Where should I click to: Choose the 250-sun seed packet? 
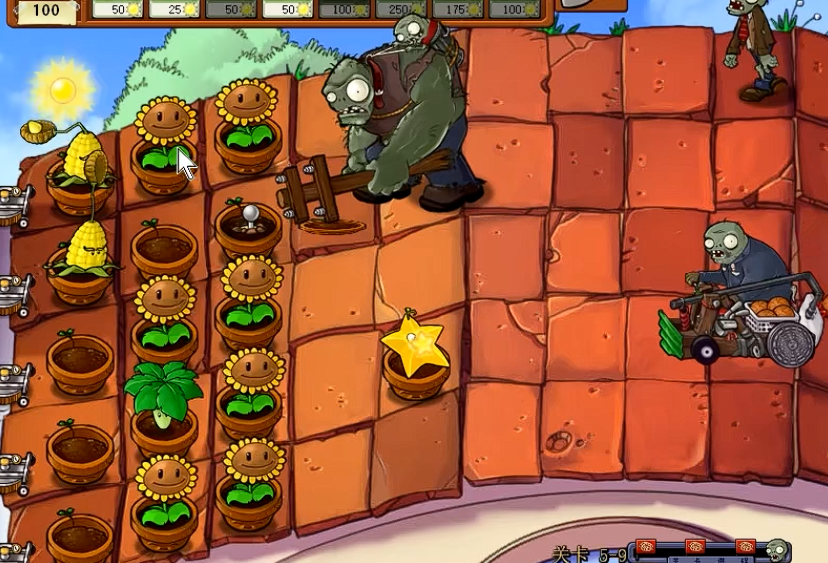401,9
